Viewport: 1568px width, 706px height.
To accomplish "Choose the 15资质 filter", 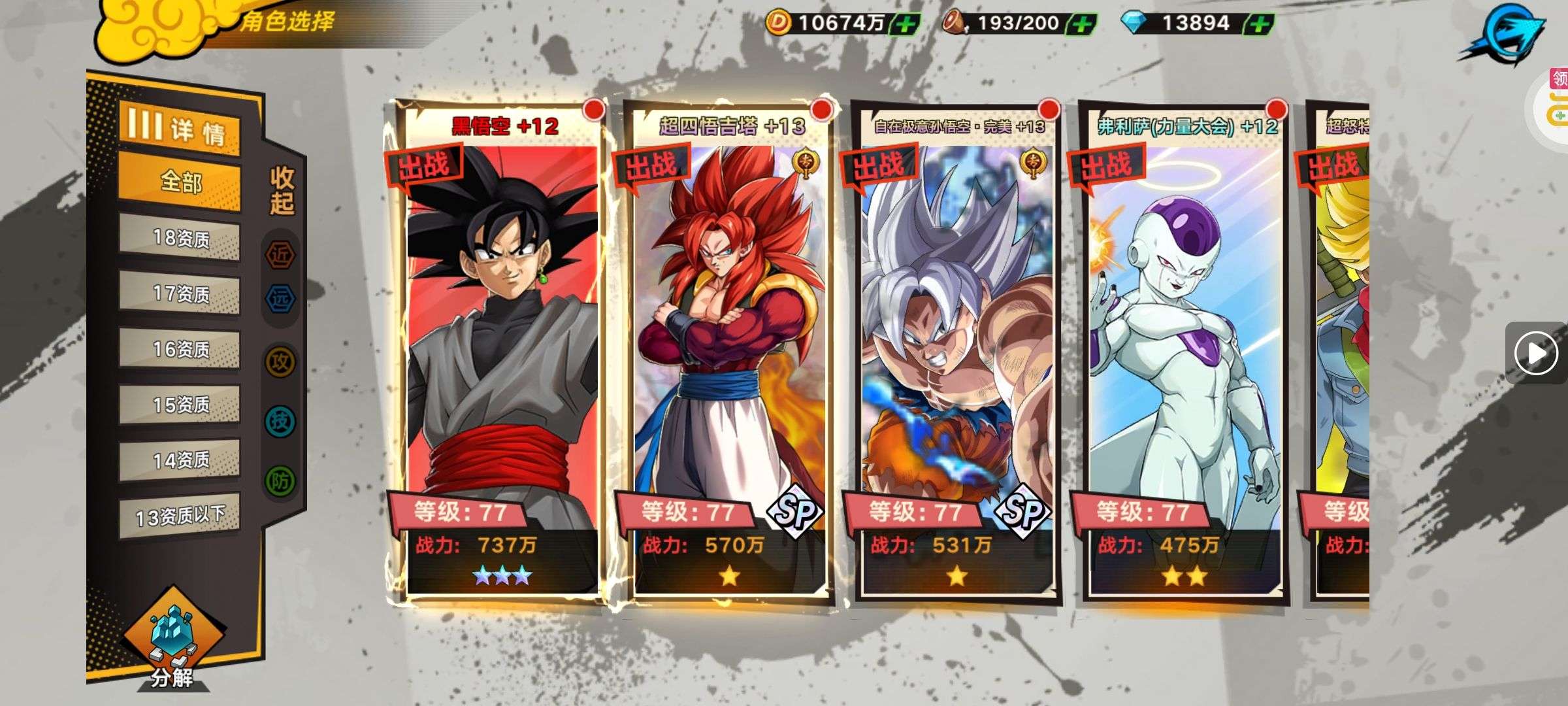I will (x=180, y=405).
